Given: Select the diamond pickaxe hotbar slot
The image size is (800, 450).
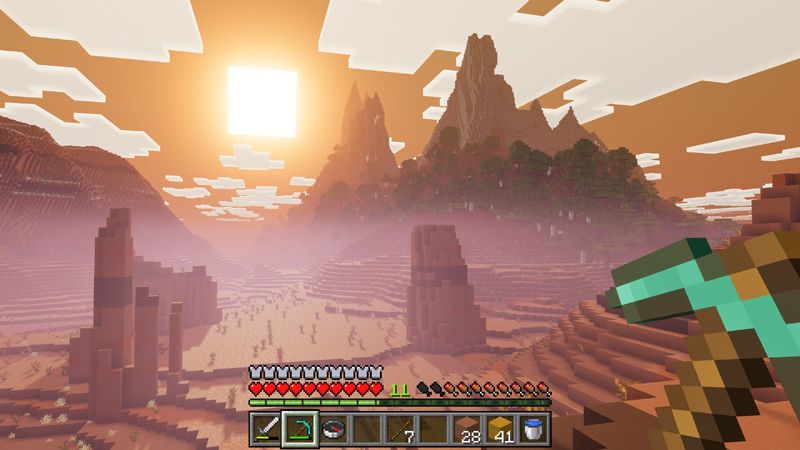Looking at the screenshot, I should click(300, 429).
